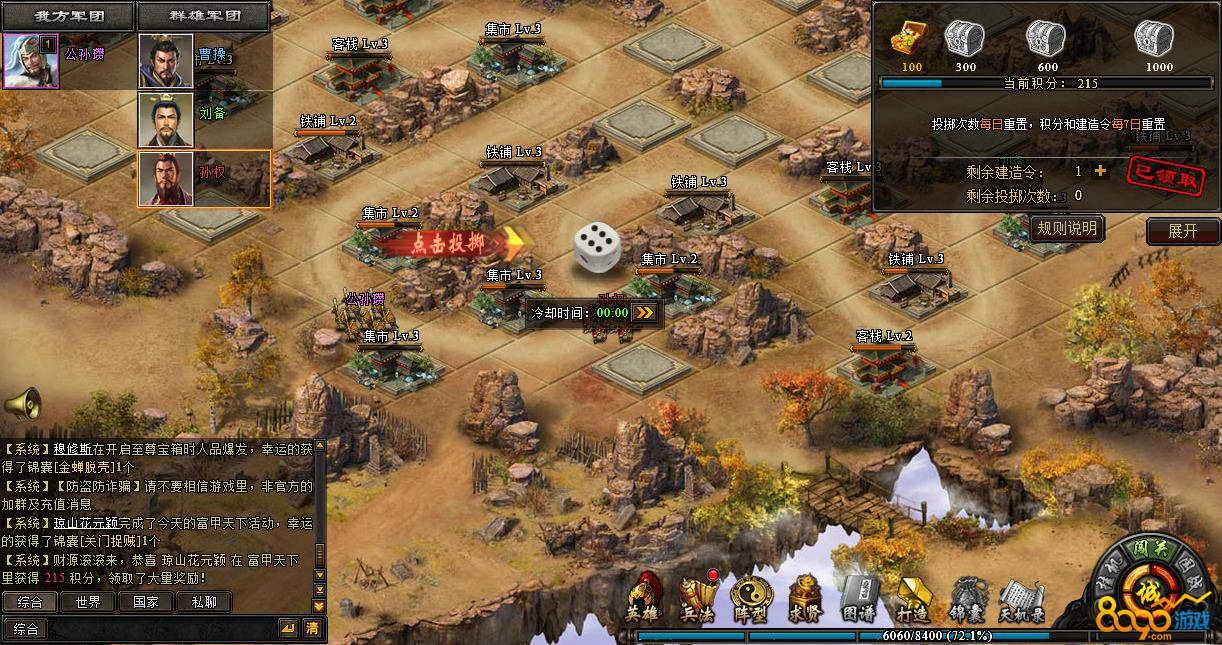The height and width of the screenshot is (645, 1222).
Task: Open the 打造 forging menu
Action: pyautogui.click(x=911, y=598)
